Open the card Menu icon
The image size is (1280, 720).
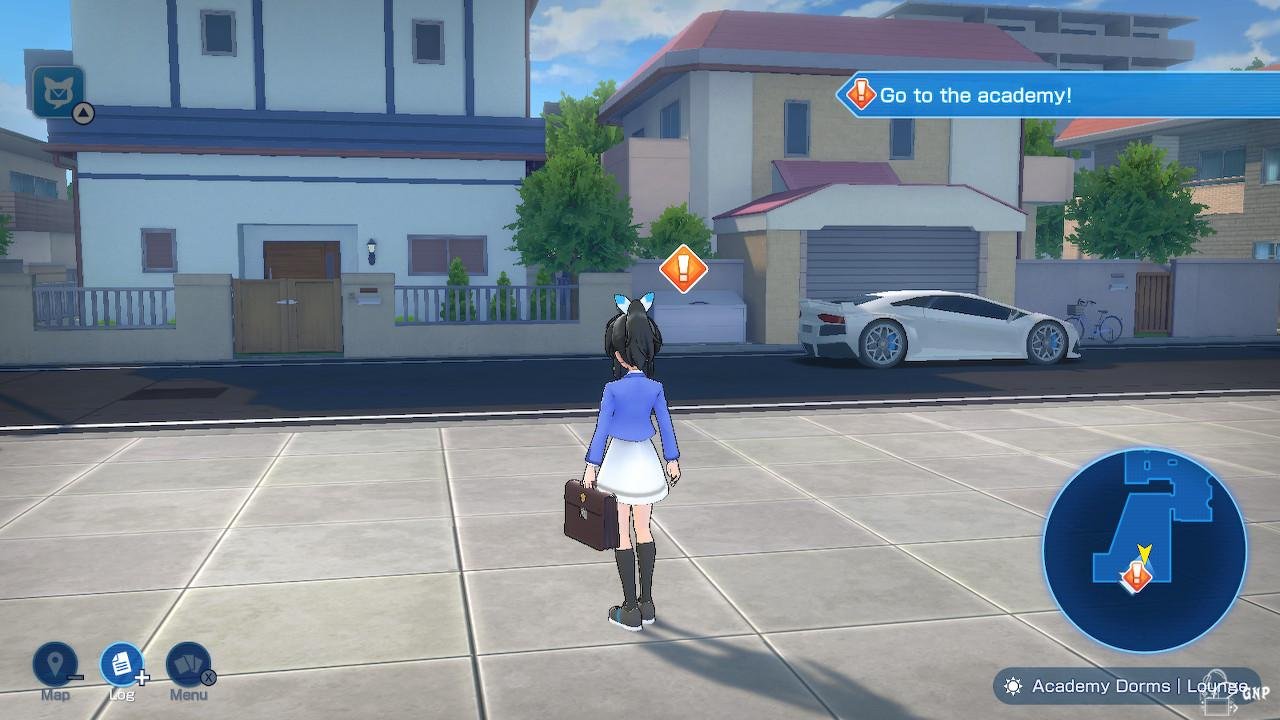click(x=188, y=664)
